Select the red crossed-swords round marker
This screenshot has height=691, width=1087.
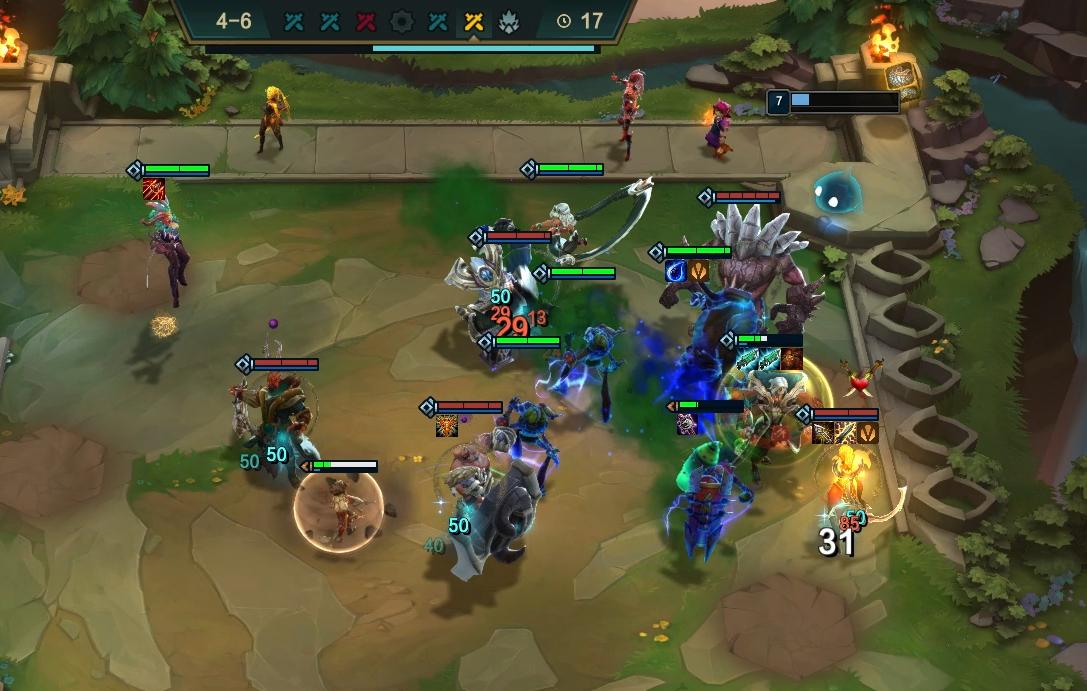(366, 21)
